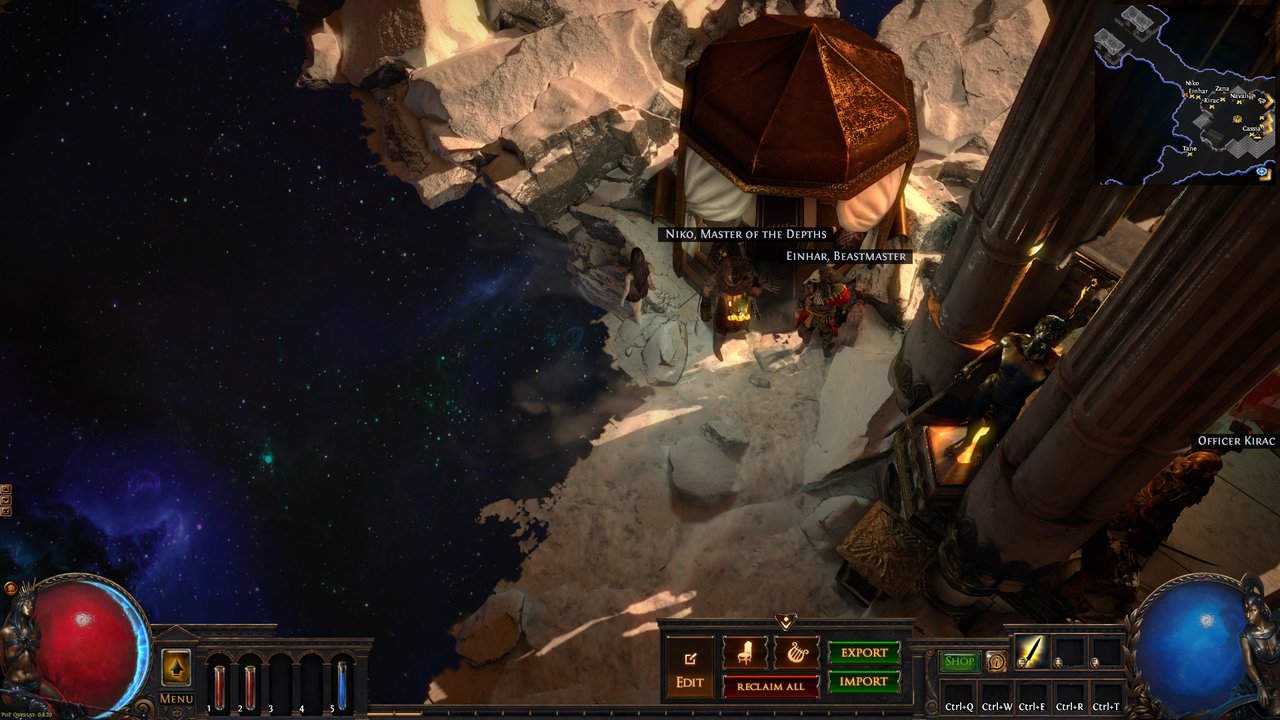Click the gold level-up arrow button
Viewport: 1280px width, 720px height.
coord(176,667)
